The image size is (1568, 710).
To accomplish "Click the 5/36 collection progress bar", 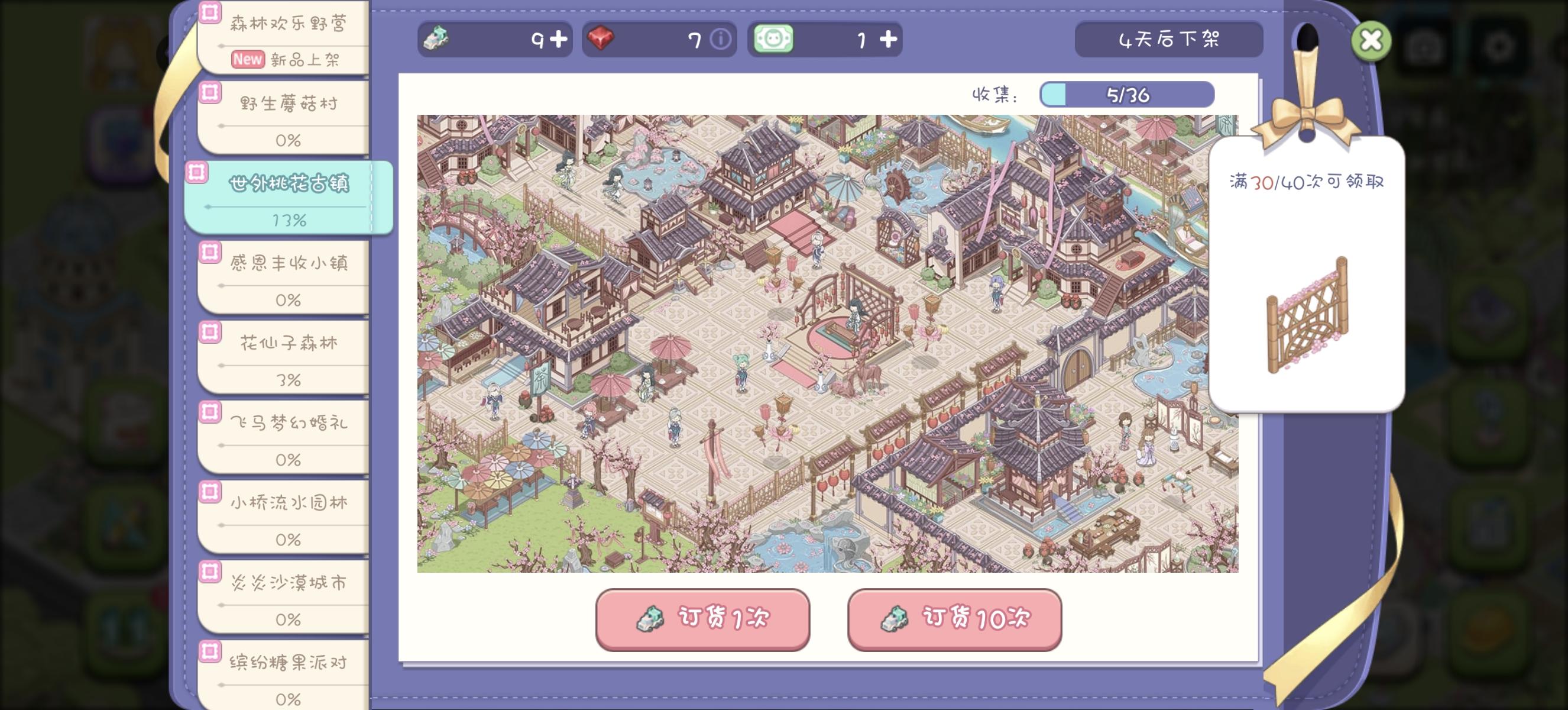I will 1126,95.
